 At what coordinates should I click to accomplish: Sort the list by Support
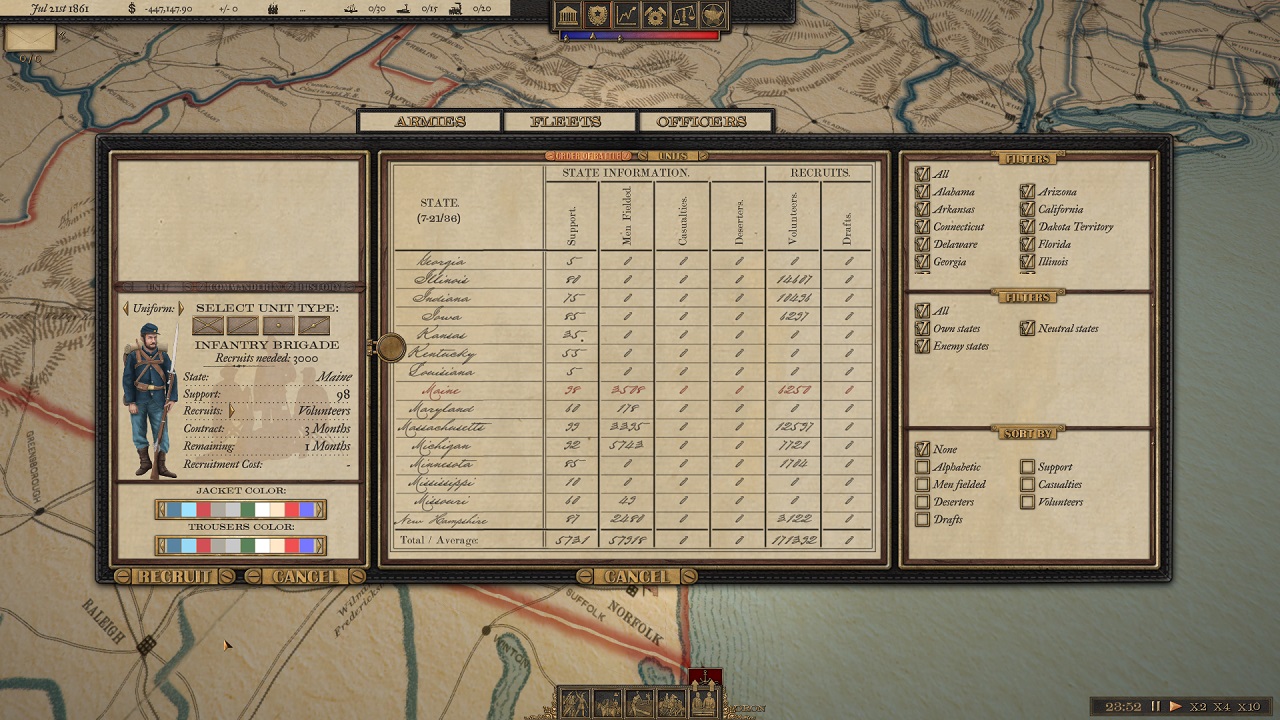pos(1027,467)
